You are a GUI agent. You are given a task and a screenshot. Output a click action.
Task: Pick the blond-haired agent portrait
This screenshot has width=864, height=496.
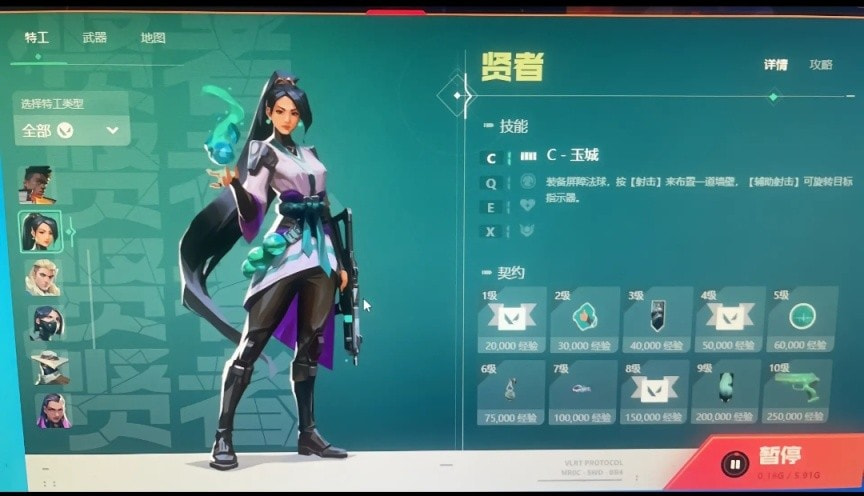43,278
